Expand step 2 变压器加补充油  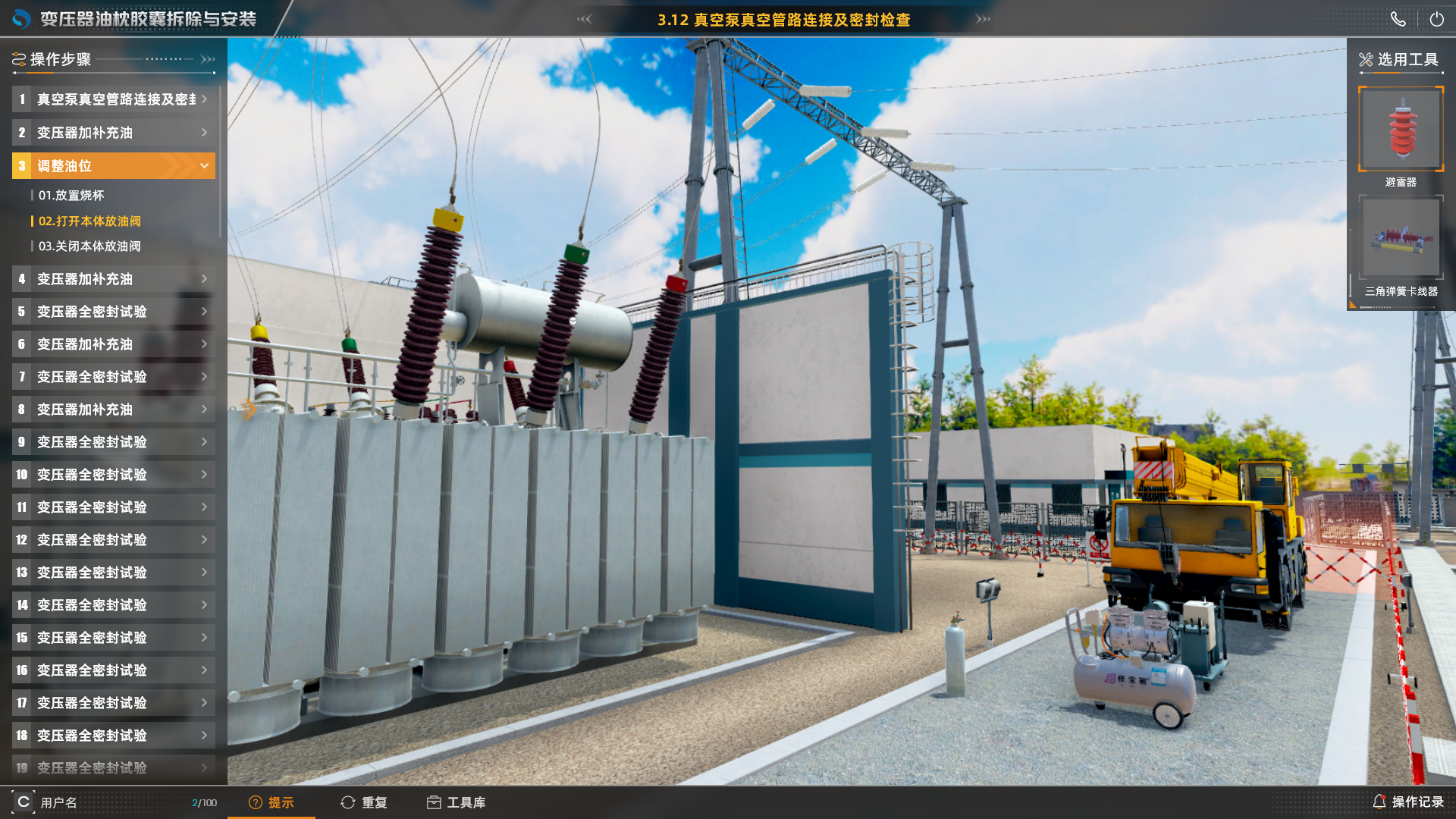click(114, 133)
